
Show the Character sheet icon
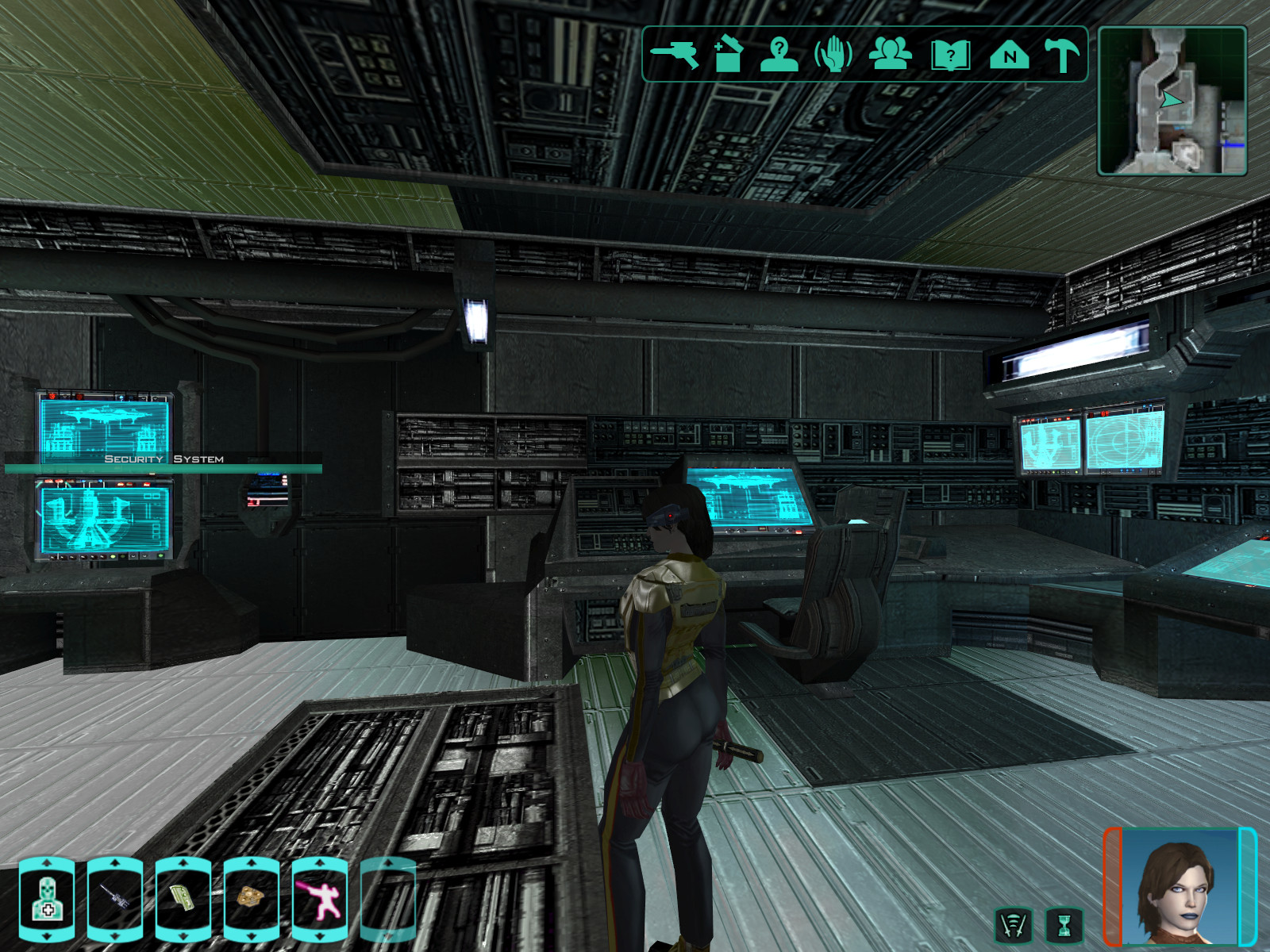(x=779, y=56)
